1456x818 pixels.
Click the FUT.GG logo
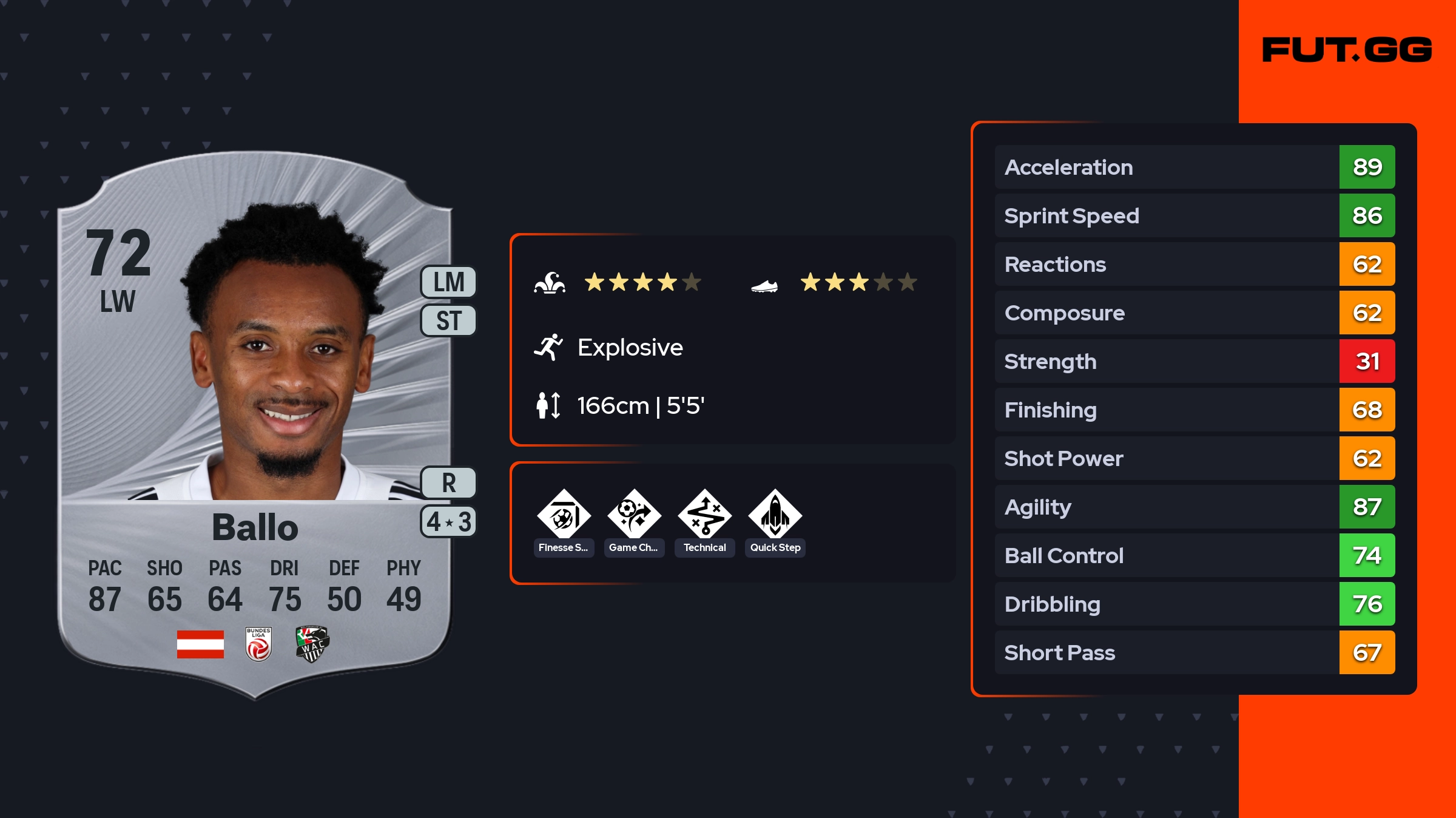click(1347, 50)
